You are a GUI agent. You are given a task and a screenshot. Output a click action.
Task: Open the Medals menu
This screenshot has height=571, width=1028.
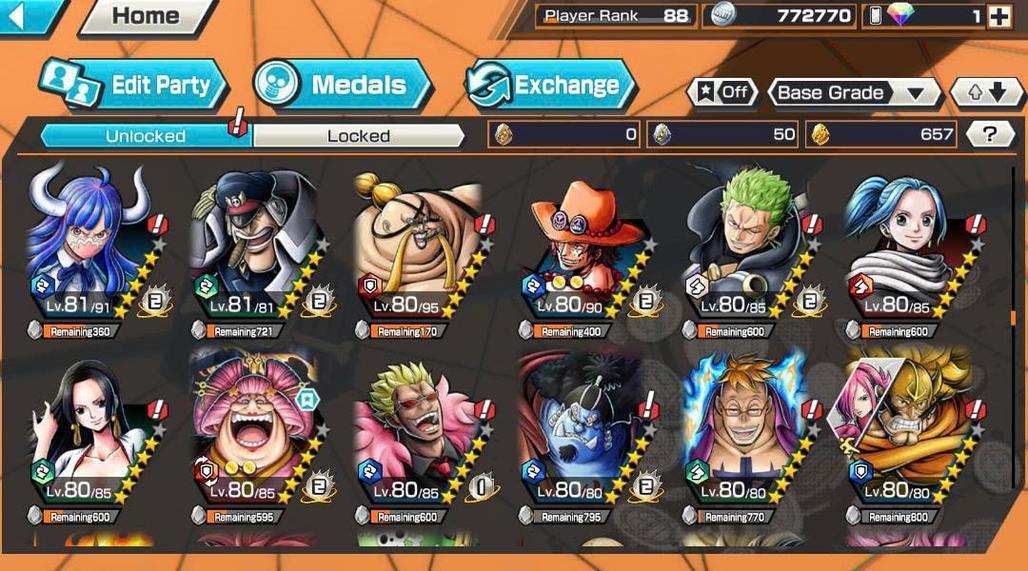(x=342, y=85)
